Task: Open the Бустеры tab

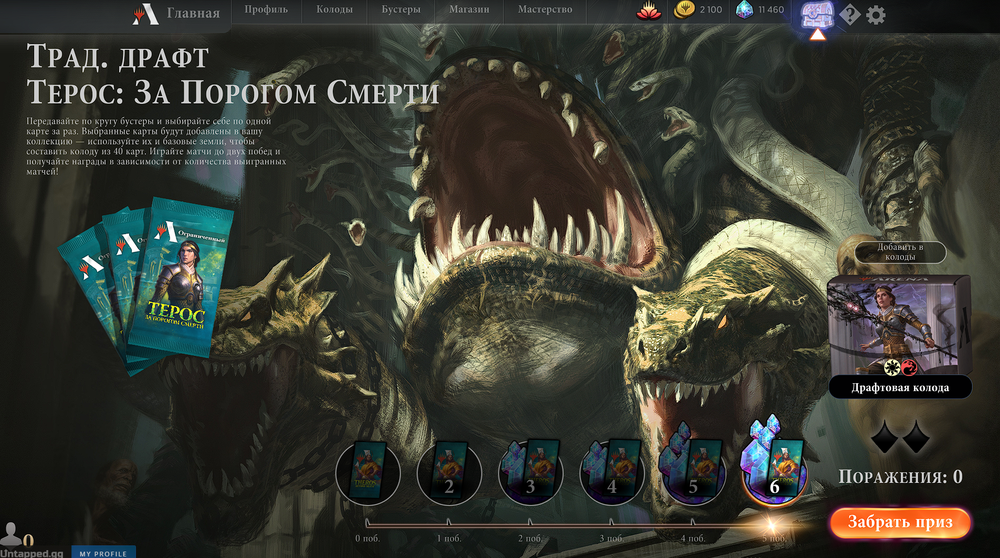Action: [x=400, y=10]
